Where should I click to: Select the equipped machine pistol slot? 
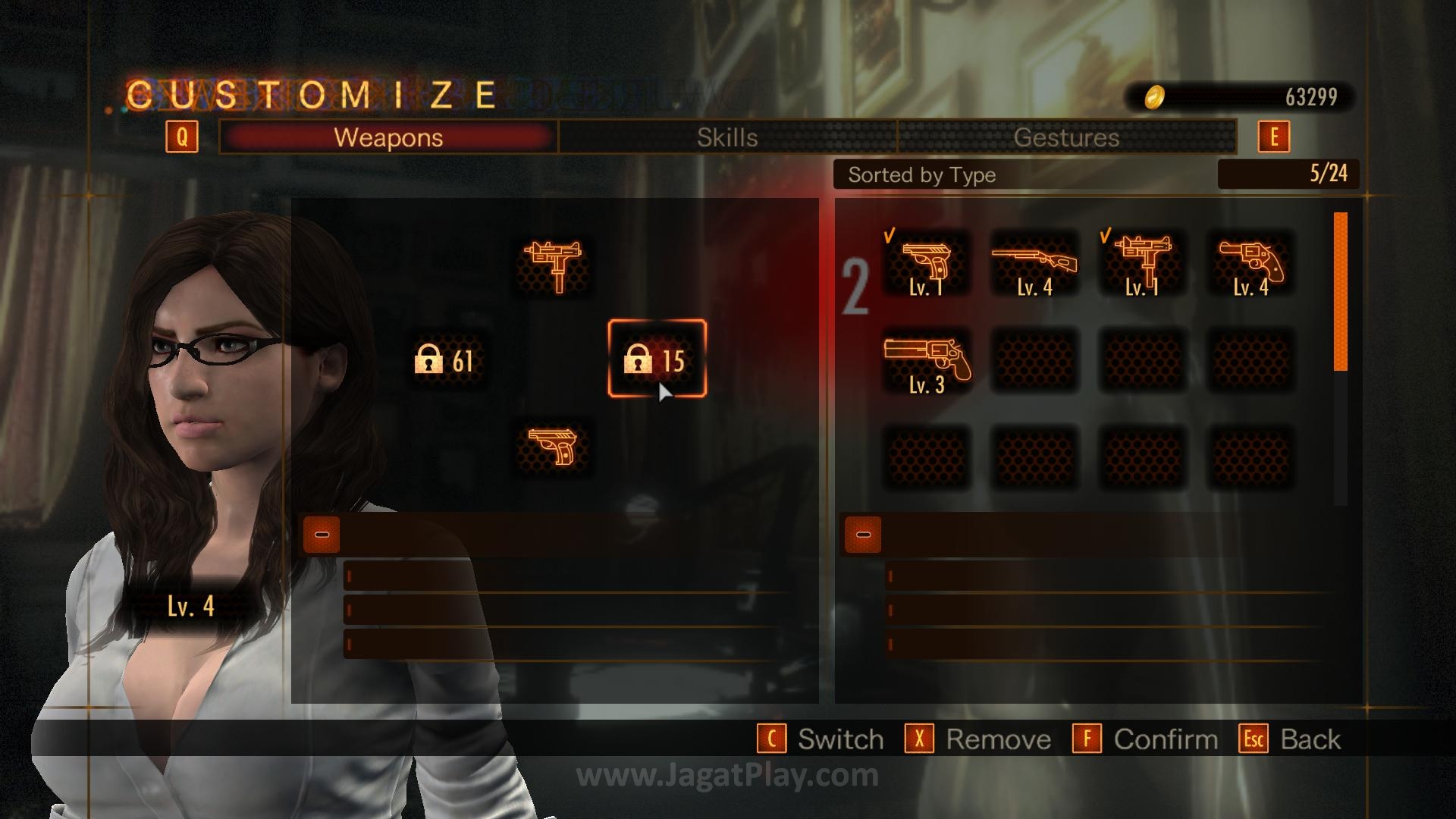click(x=554, y=265)
